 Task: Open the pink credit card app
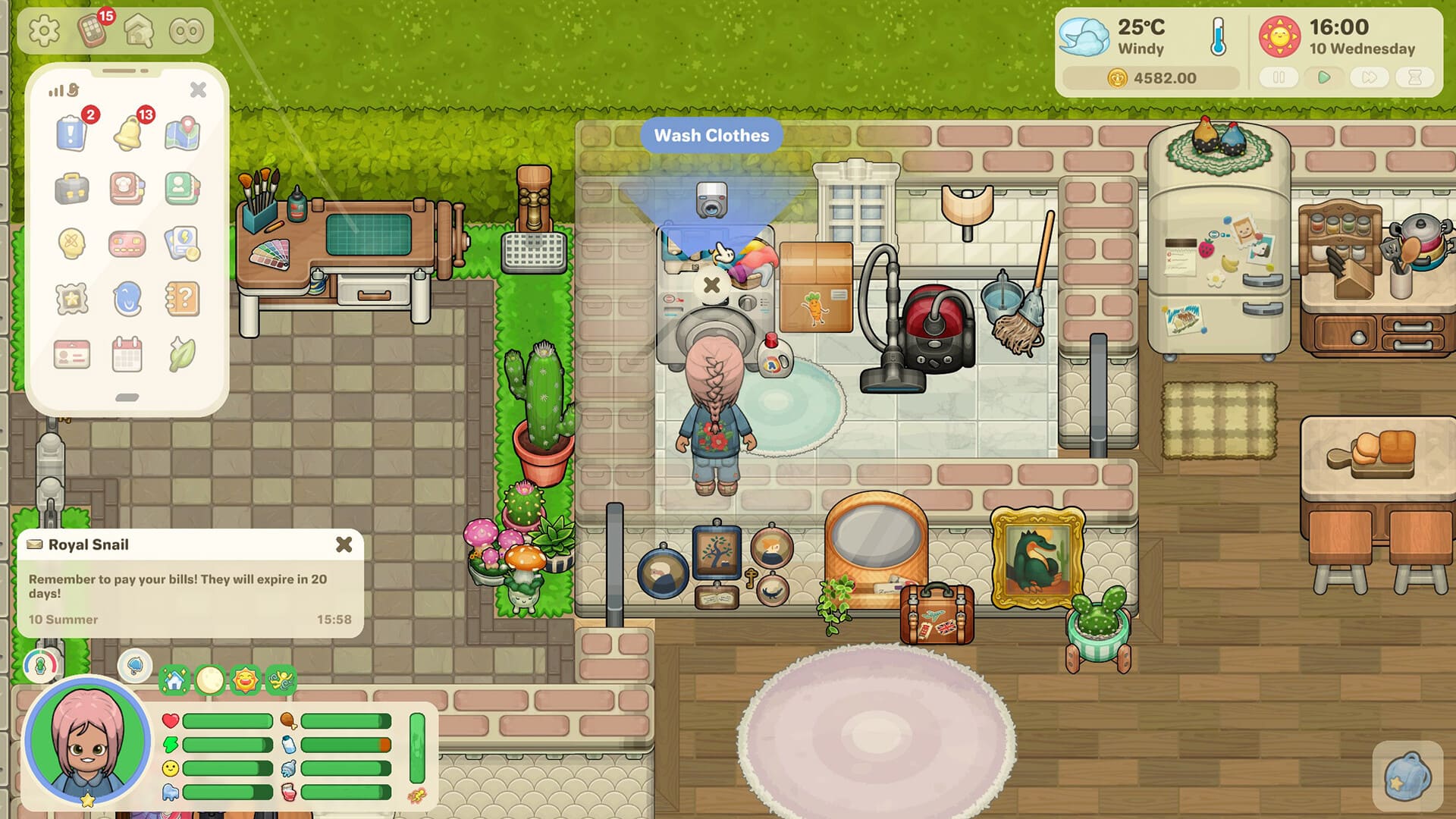[x=127, y=244]
